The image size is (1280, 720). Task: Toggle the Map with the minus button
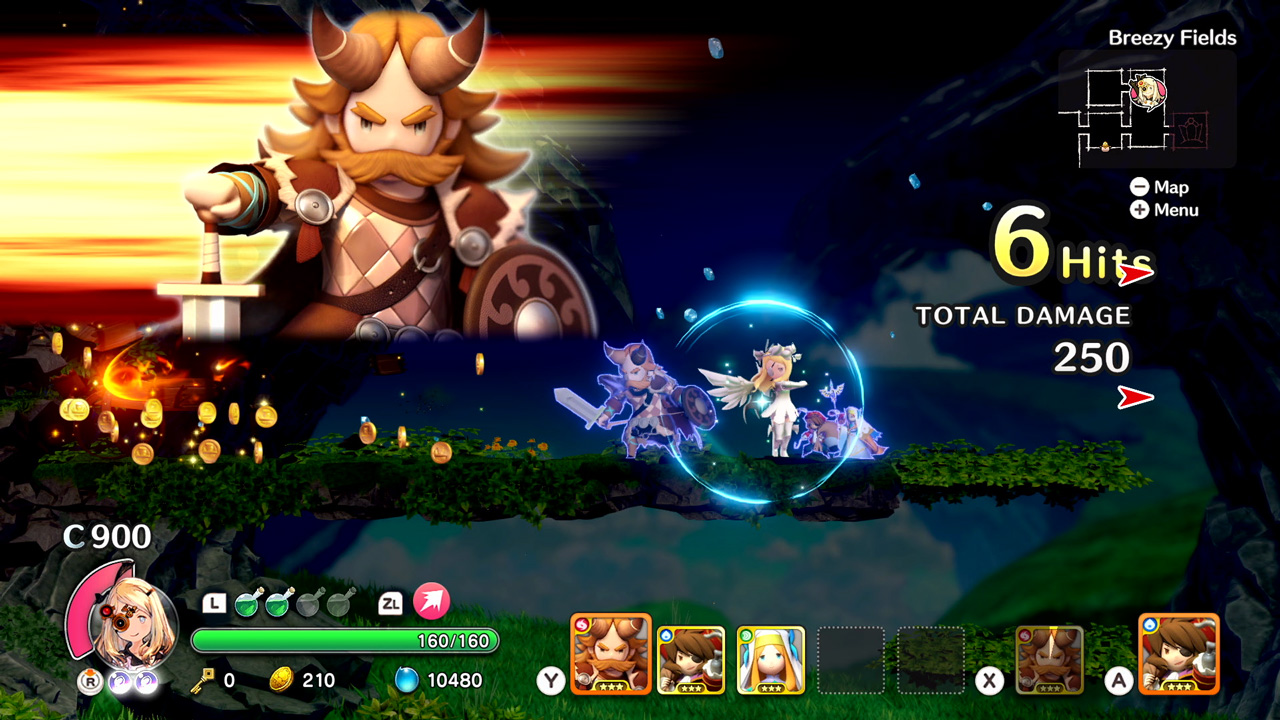point(1141,187)
